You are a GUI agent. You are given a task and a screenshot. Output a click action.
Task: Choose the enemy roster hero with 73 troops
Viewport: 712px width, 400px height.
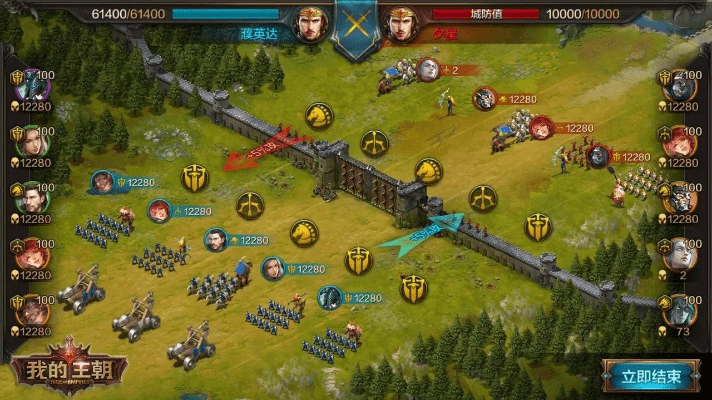point(680,309)
